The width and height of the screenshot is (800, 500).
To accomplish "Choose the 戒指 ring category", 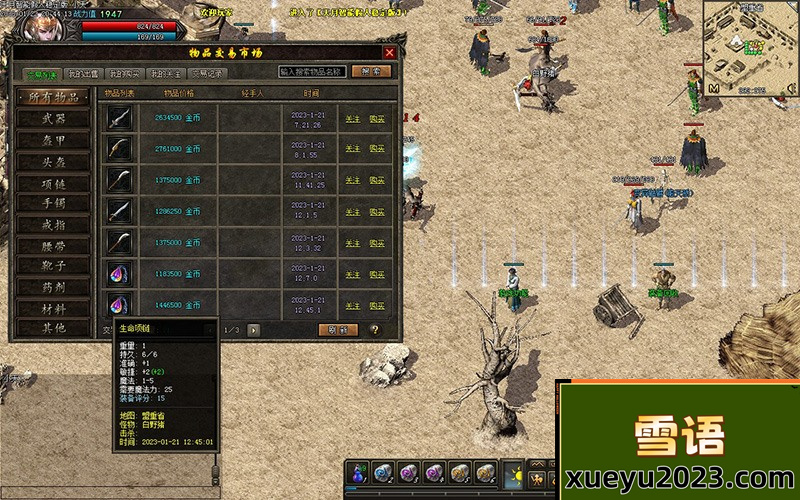I will click(x=54, y=224).
